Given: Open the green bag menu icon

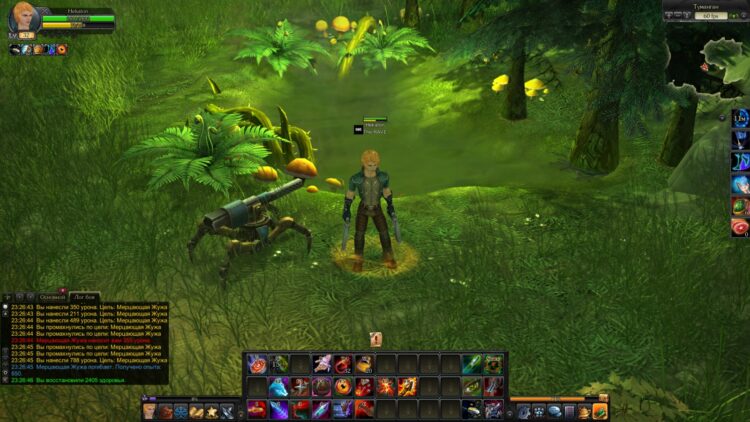Looking at the screenshot, I should pos(599,411).
